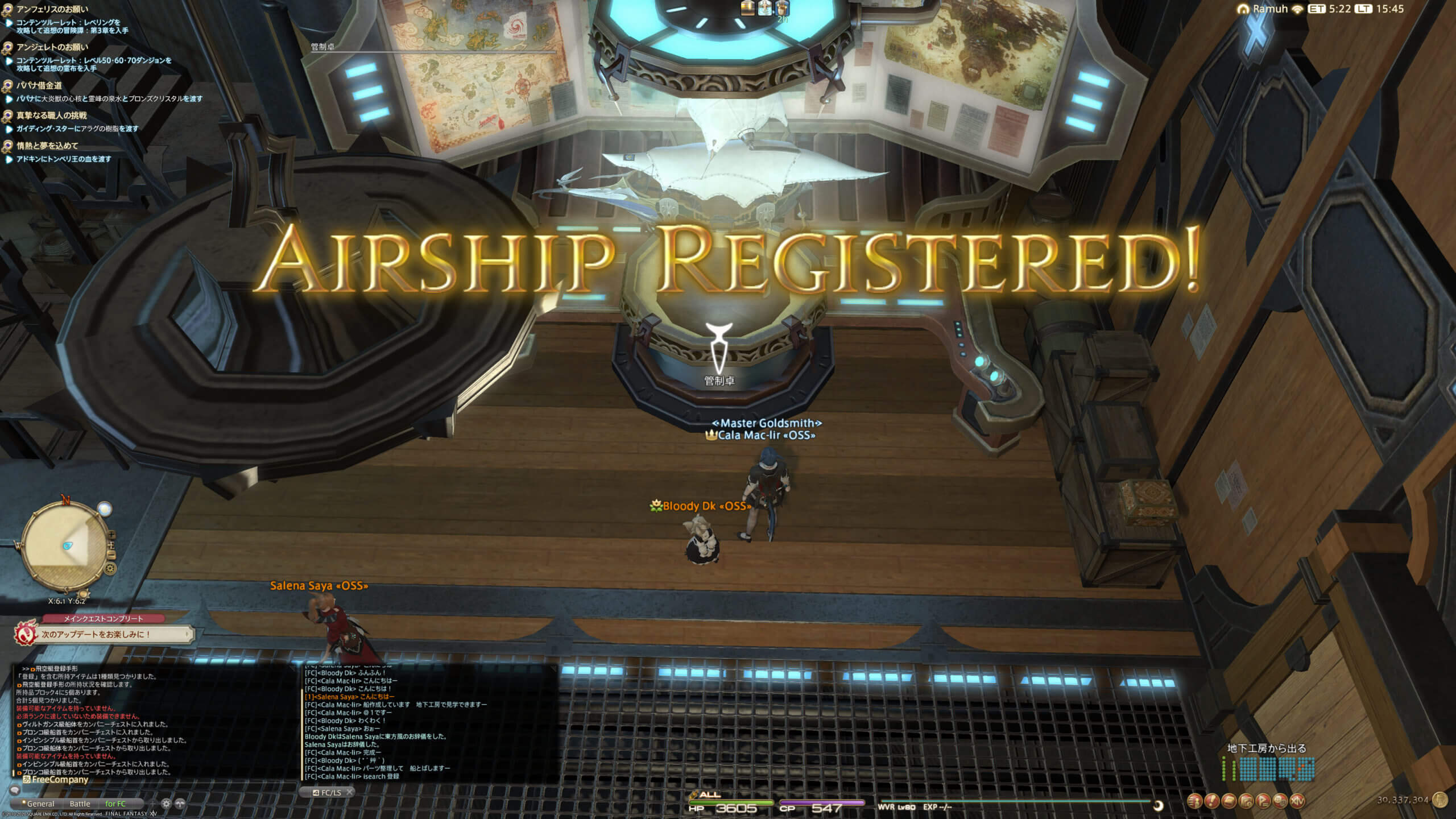The width and height of the screenshot is (1456, 819).
Task: Click 地下工房から出る exit workshop prompt
Action: 1266,748
